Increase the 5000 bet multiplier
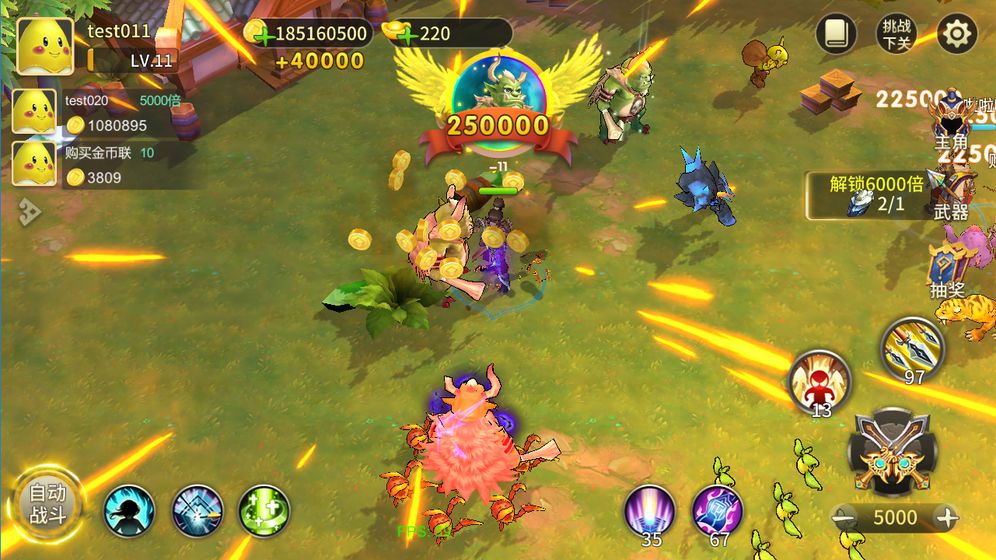 pyautogui.click(x=946, y=517)
